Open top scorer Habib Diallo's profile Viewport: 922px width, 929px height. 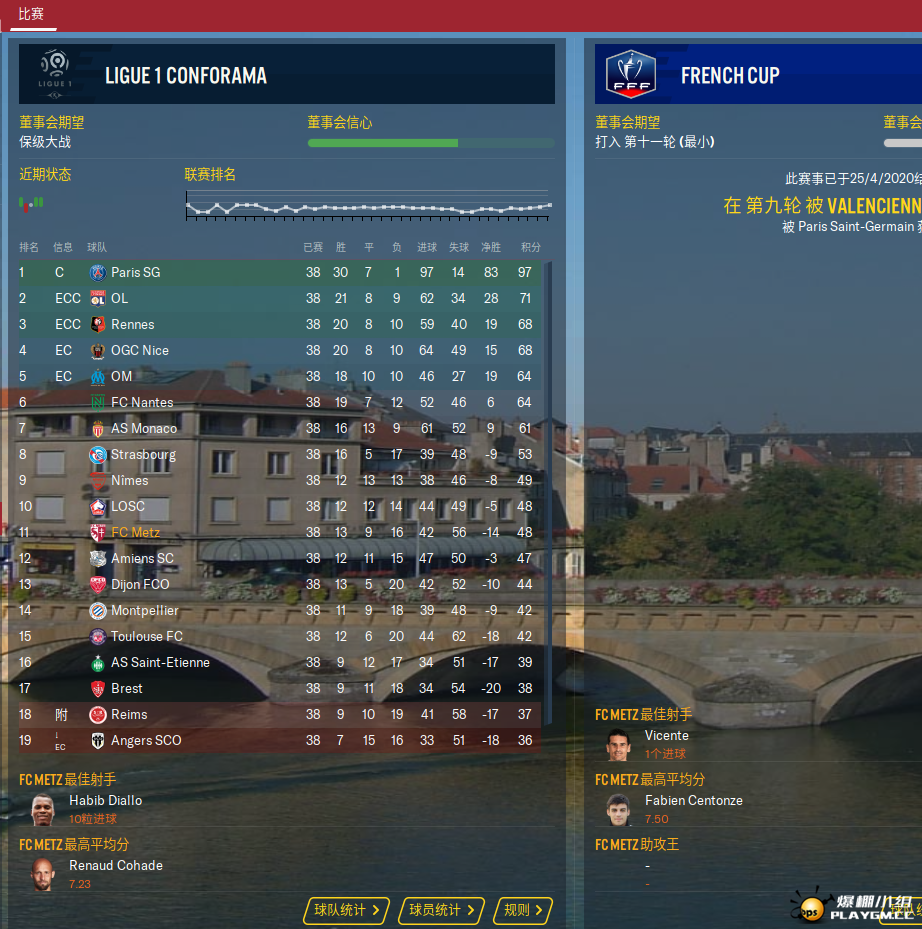click(105, 800)
